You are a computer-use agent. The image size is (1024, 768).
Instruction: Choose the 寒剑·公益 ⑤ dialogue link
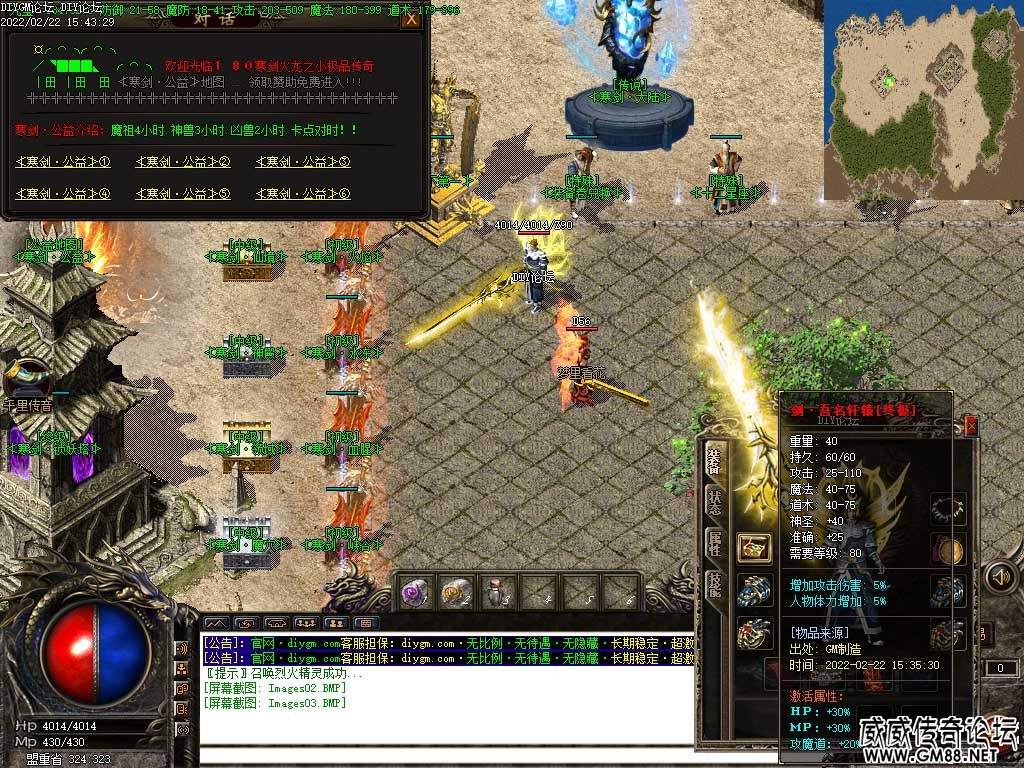(183, 194)
